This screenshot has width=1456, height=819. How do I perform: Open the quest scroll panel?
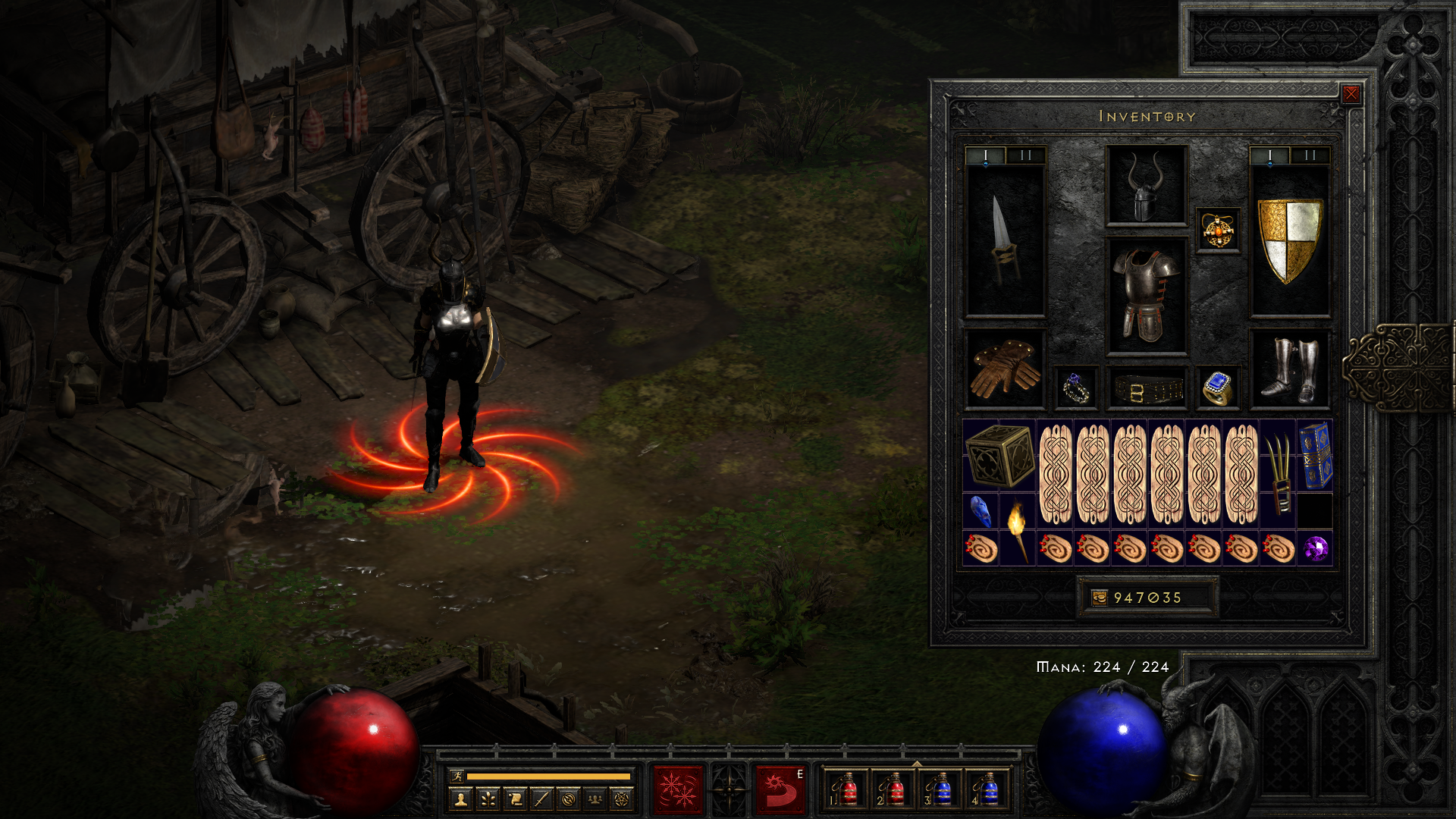[515, 799]
